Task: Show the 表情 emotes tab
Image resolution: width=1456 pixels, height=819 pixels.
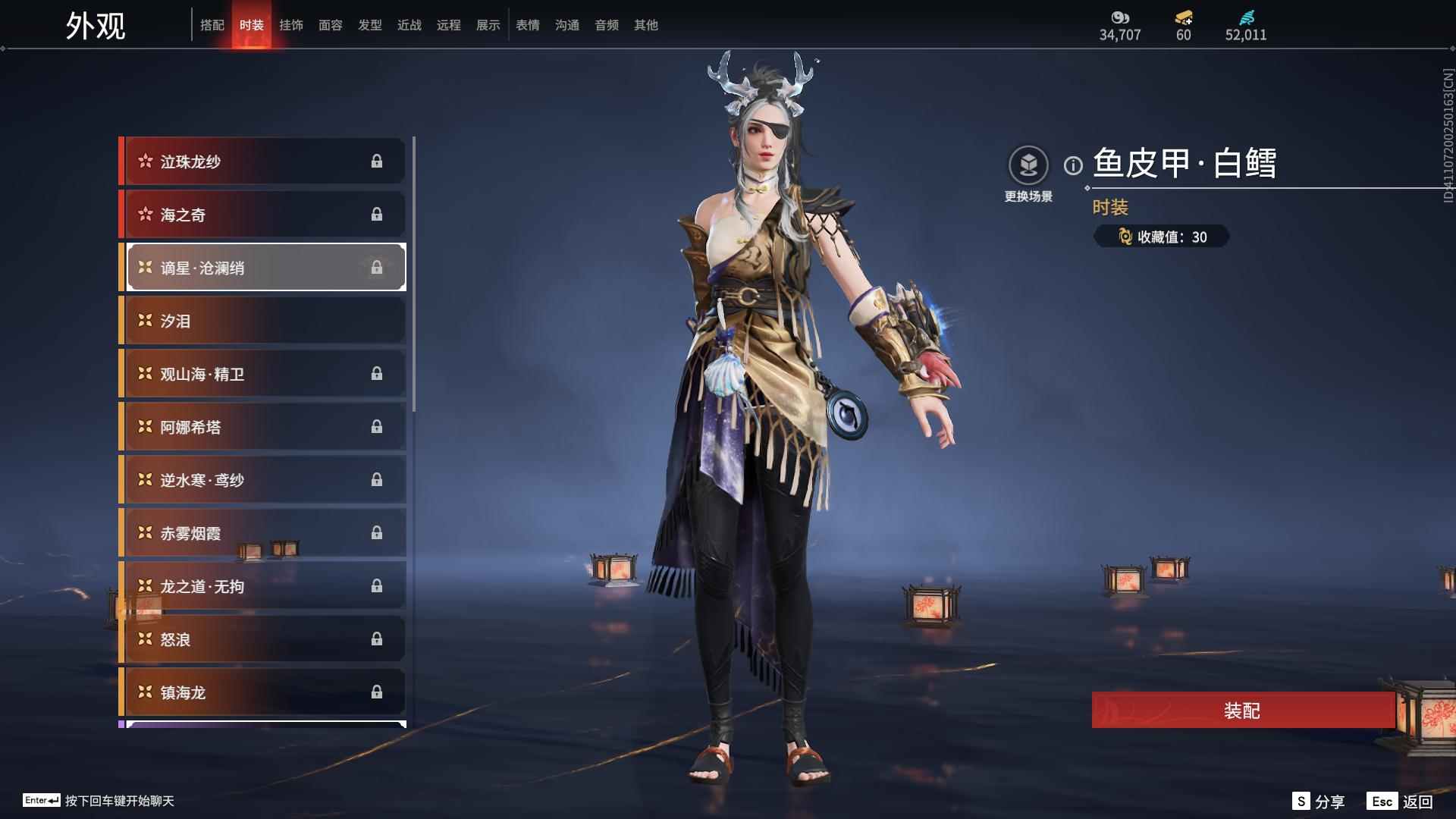Action: point(528,25)
